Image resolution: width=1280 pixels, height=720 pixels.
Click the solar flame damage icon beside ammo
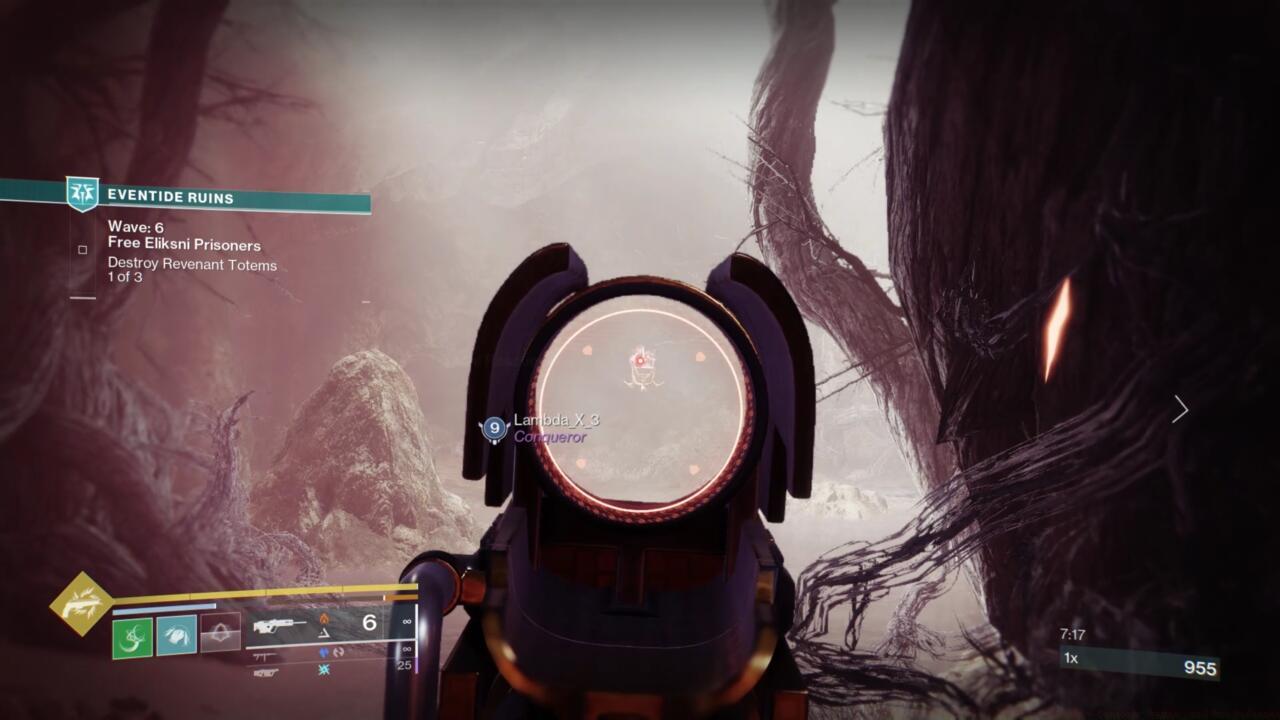325,617
